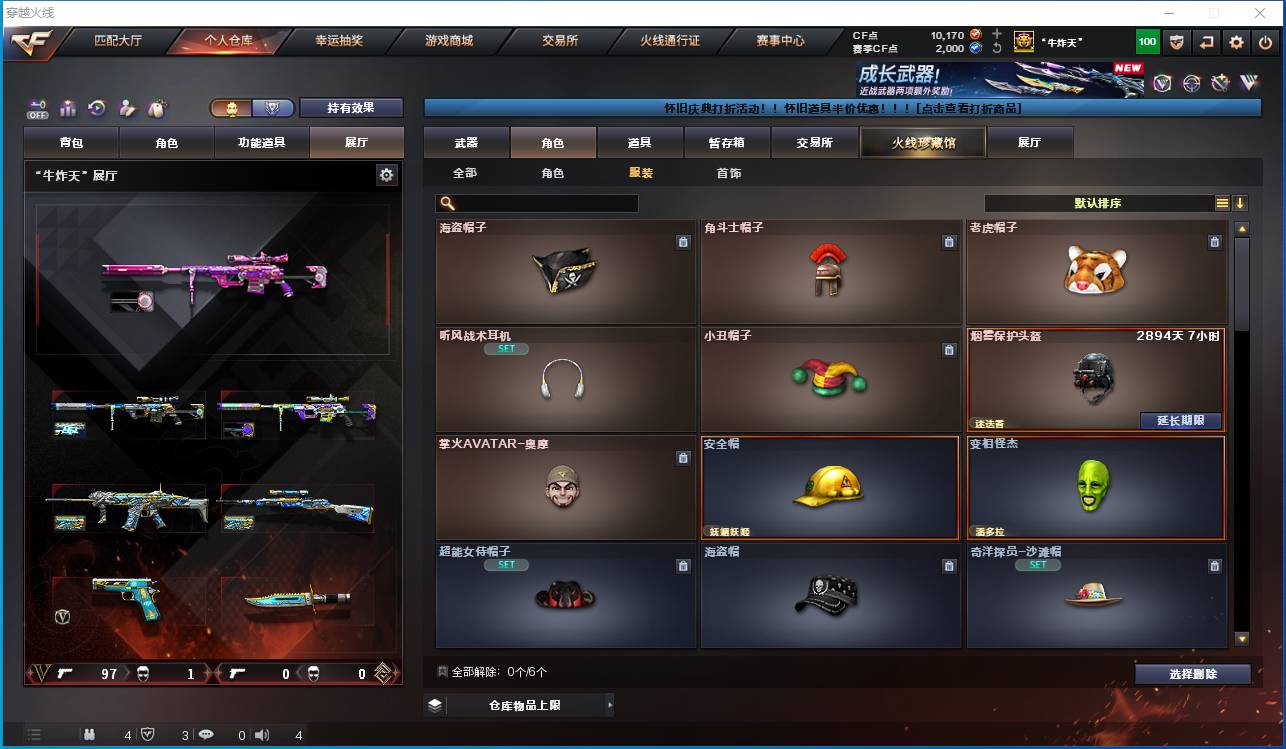Image resolution: width=1286 pixels, height=749 pixels.
Task: Click the down arrow next to the sort icons
Action: click(1241, 202)
